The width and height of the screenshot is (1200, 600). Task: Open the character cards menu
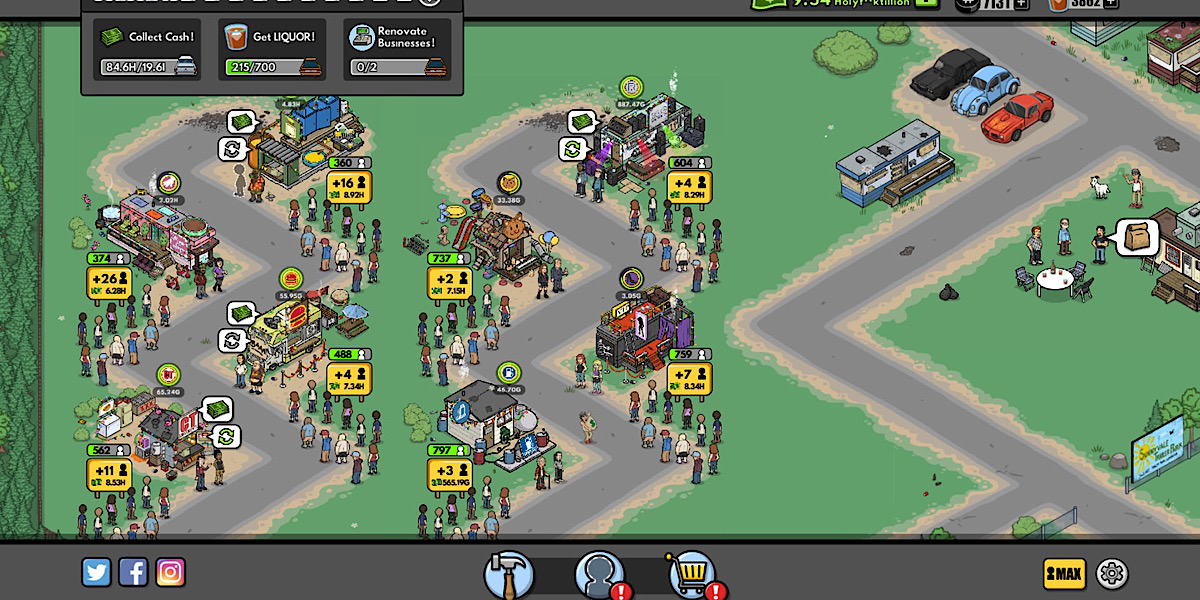[599, 574]
